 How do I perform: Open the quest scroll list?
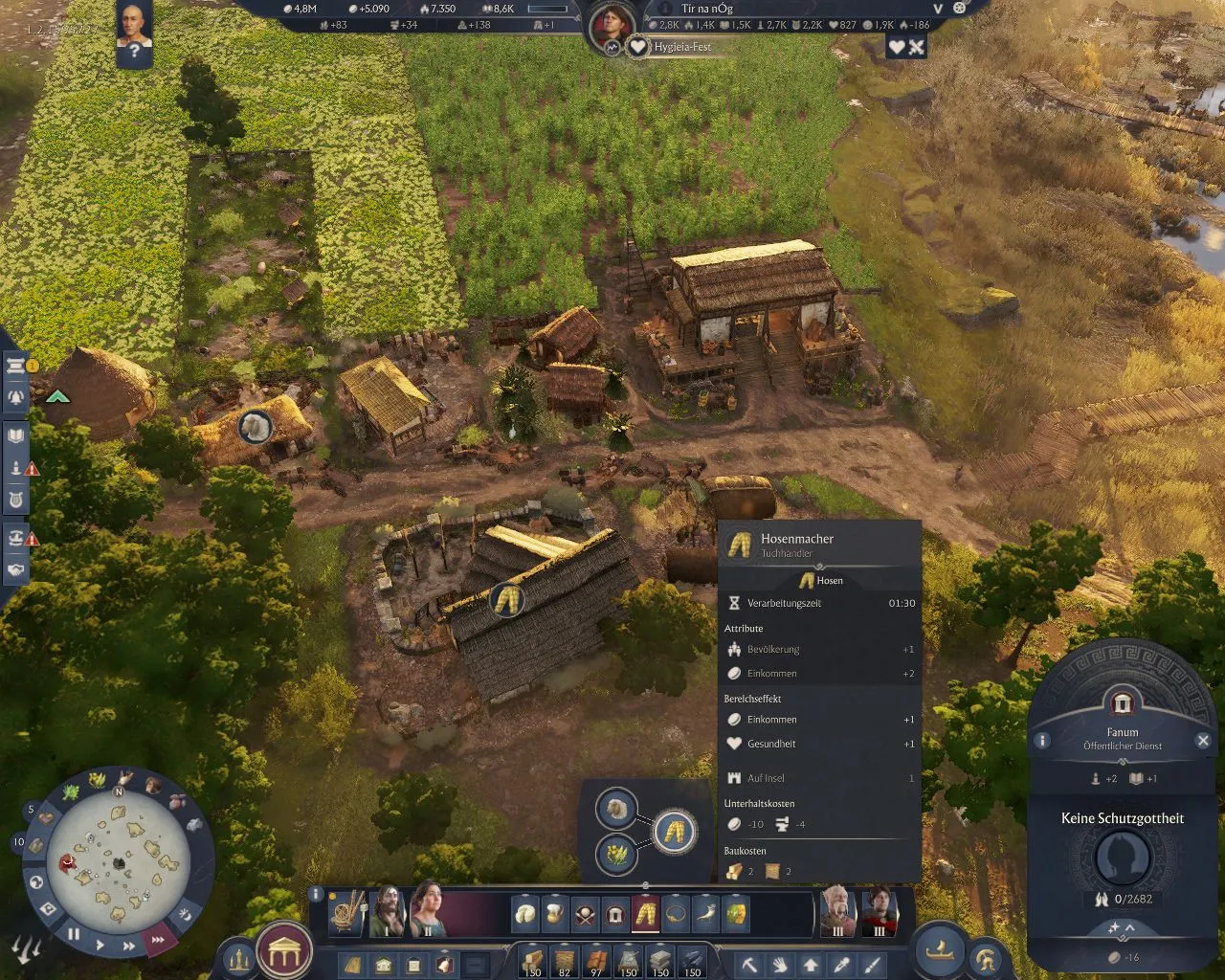click(x=16, y=367)
